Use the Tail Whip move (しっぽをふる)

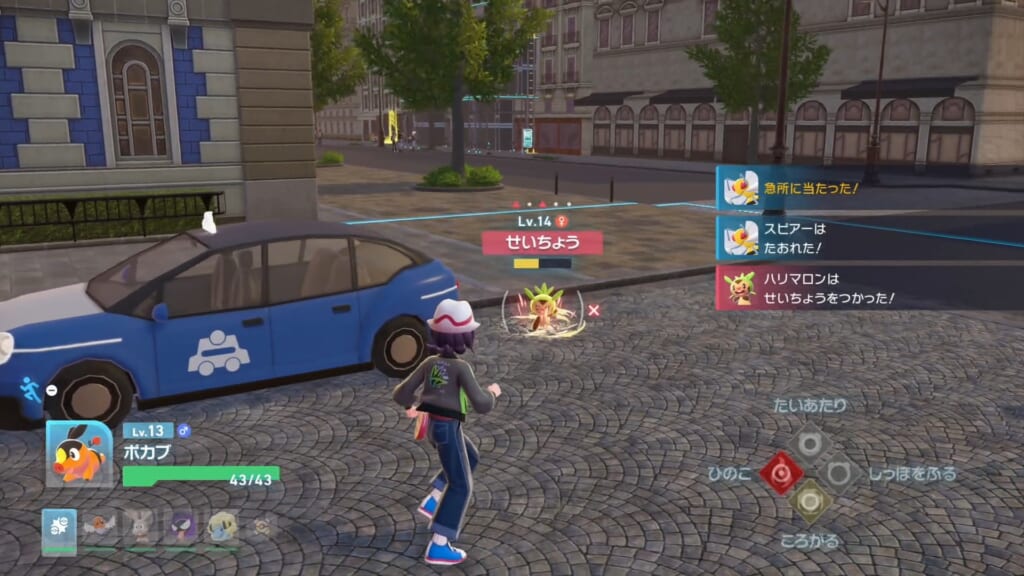tap(837, 472)
